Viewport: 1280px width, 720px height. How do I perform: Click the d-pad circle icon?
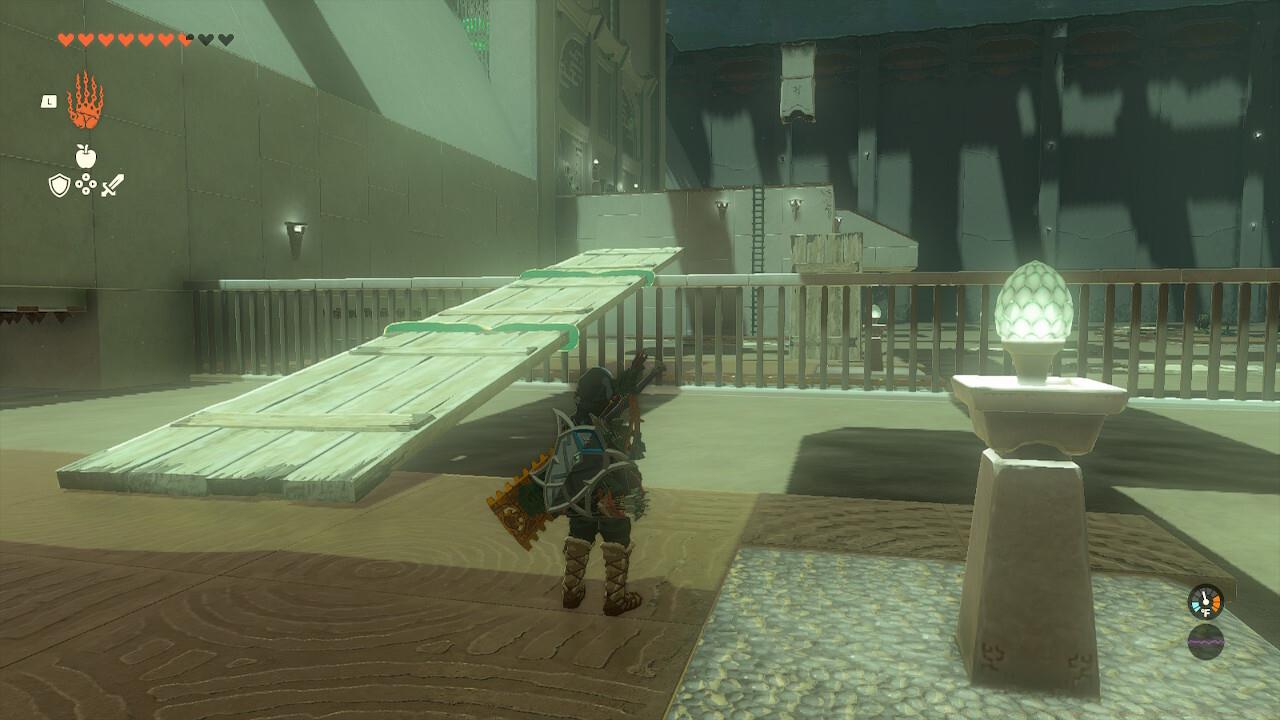pos(86,185)
